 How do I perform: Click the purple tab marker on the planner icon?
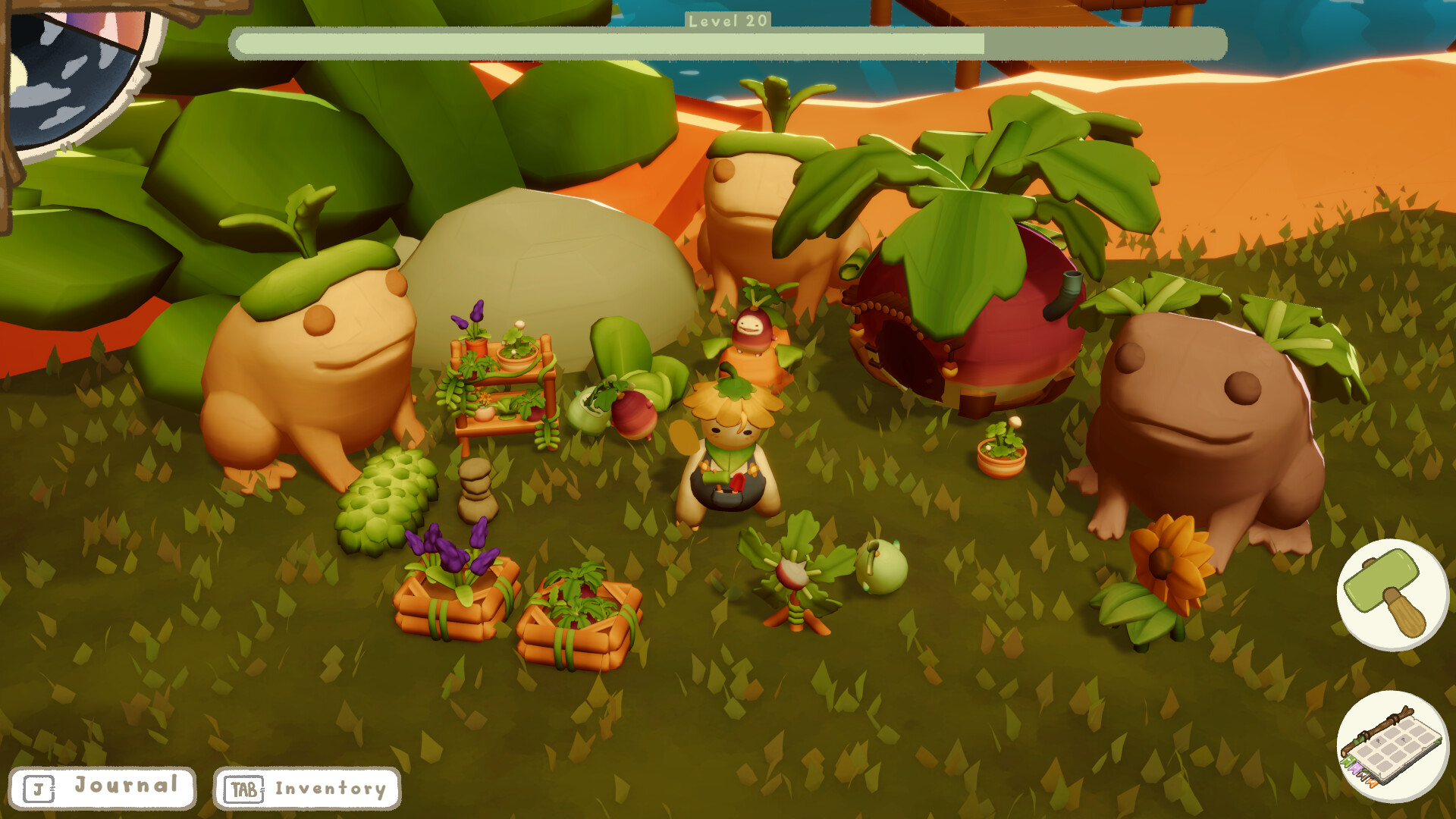tap(1354, 769)
